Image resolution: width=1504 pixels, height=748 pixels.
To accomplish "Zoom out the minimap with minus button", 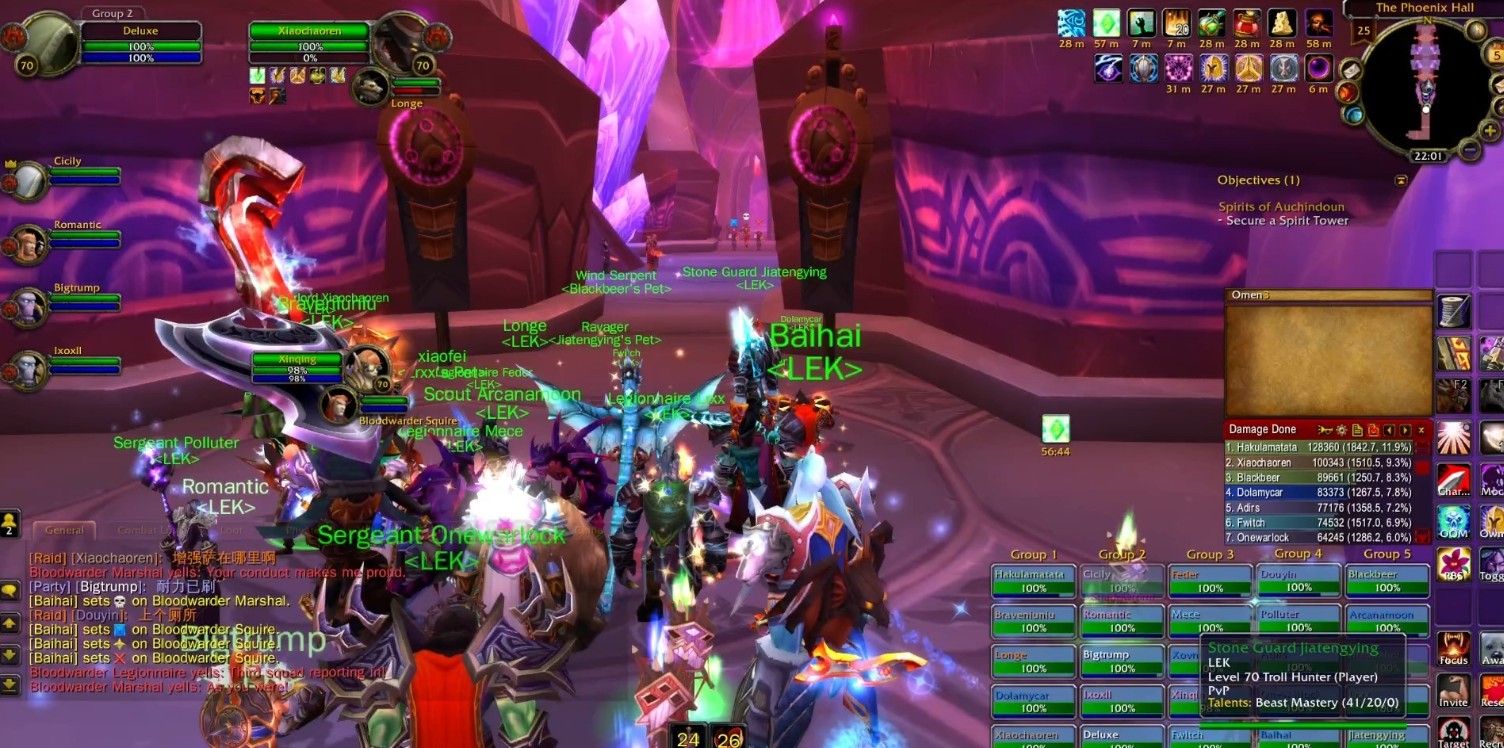I will pyautogui.click(x=1468, y=150).
